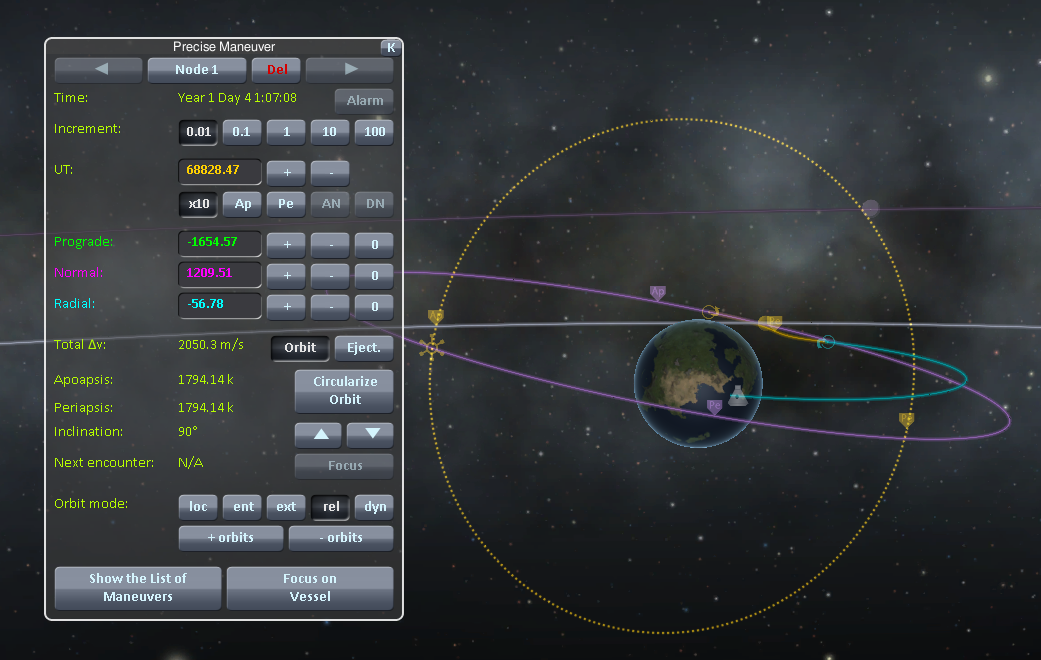Select the dyn orbit mode

tap(374, 507)
